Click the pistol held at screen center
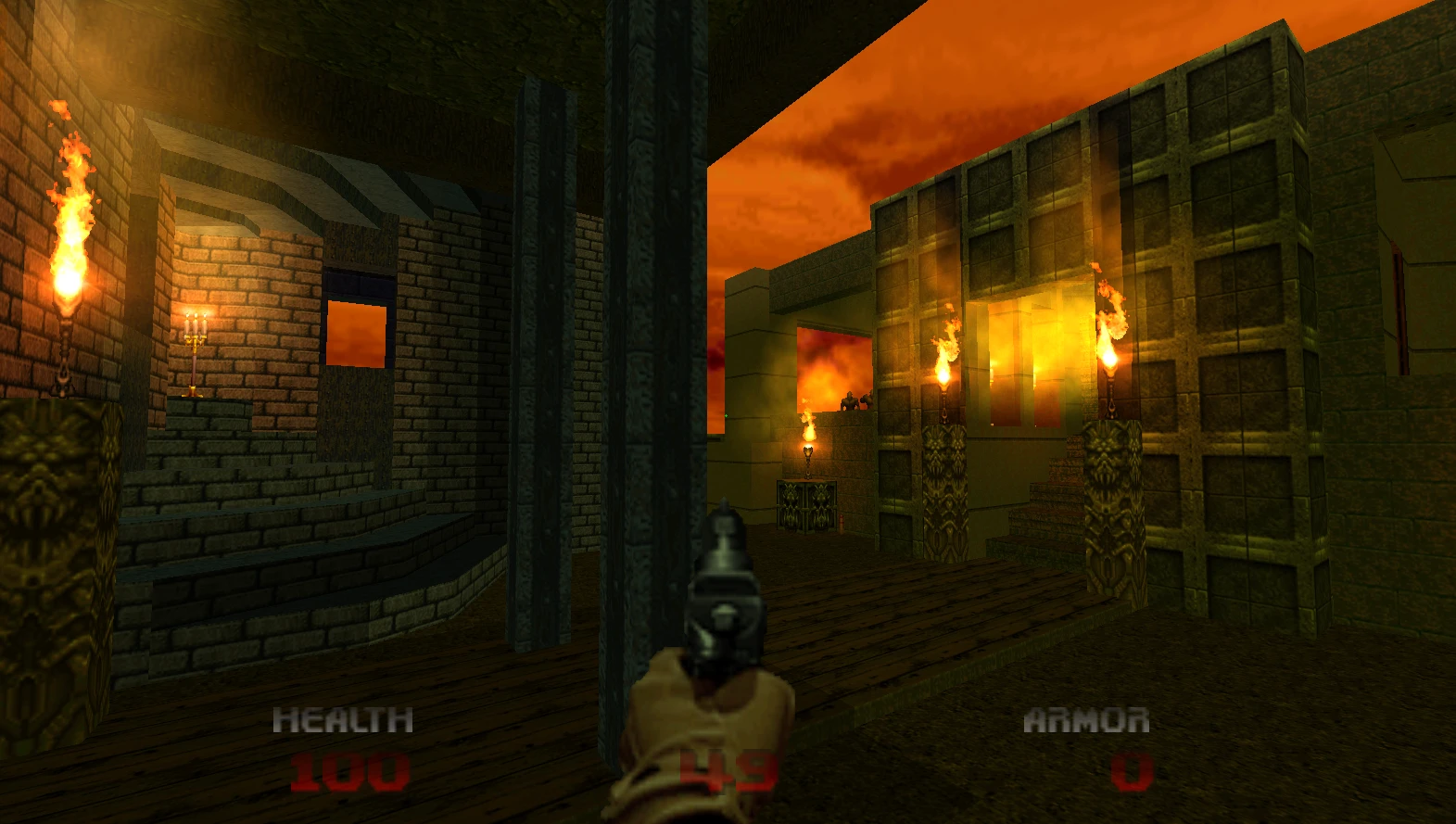This screenshot has height=824, width=1456. point(728,593)
